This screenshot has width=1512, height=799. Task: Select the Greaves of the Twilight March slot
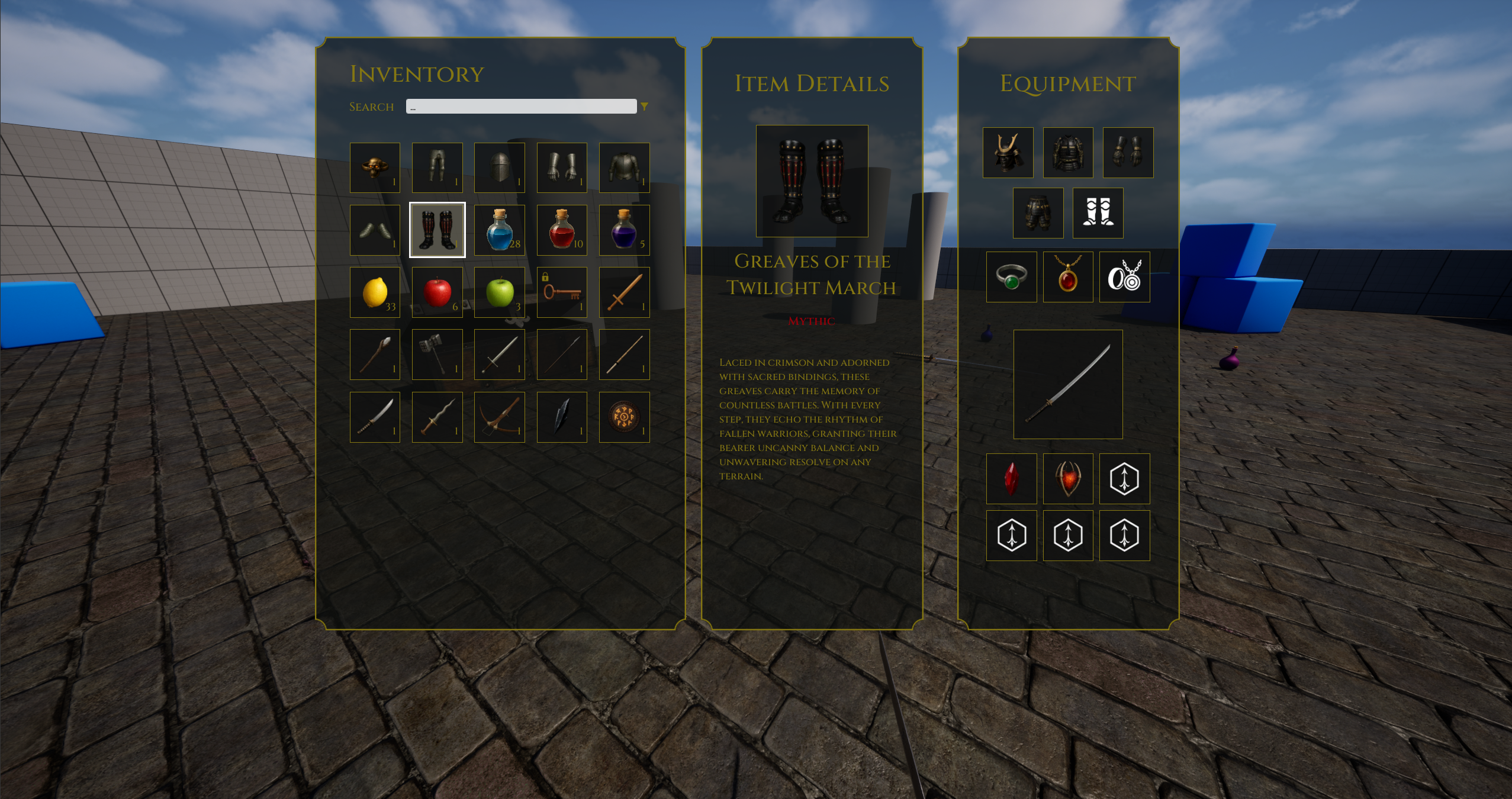click(x=437, y=230)
